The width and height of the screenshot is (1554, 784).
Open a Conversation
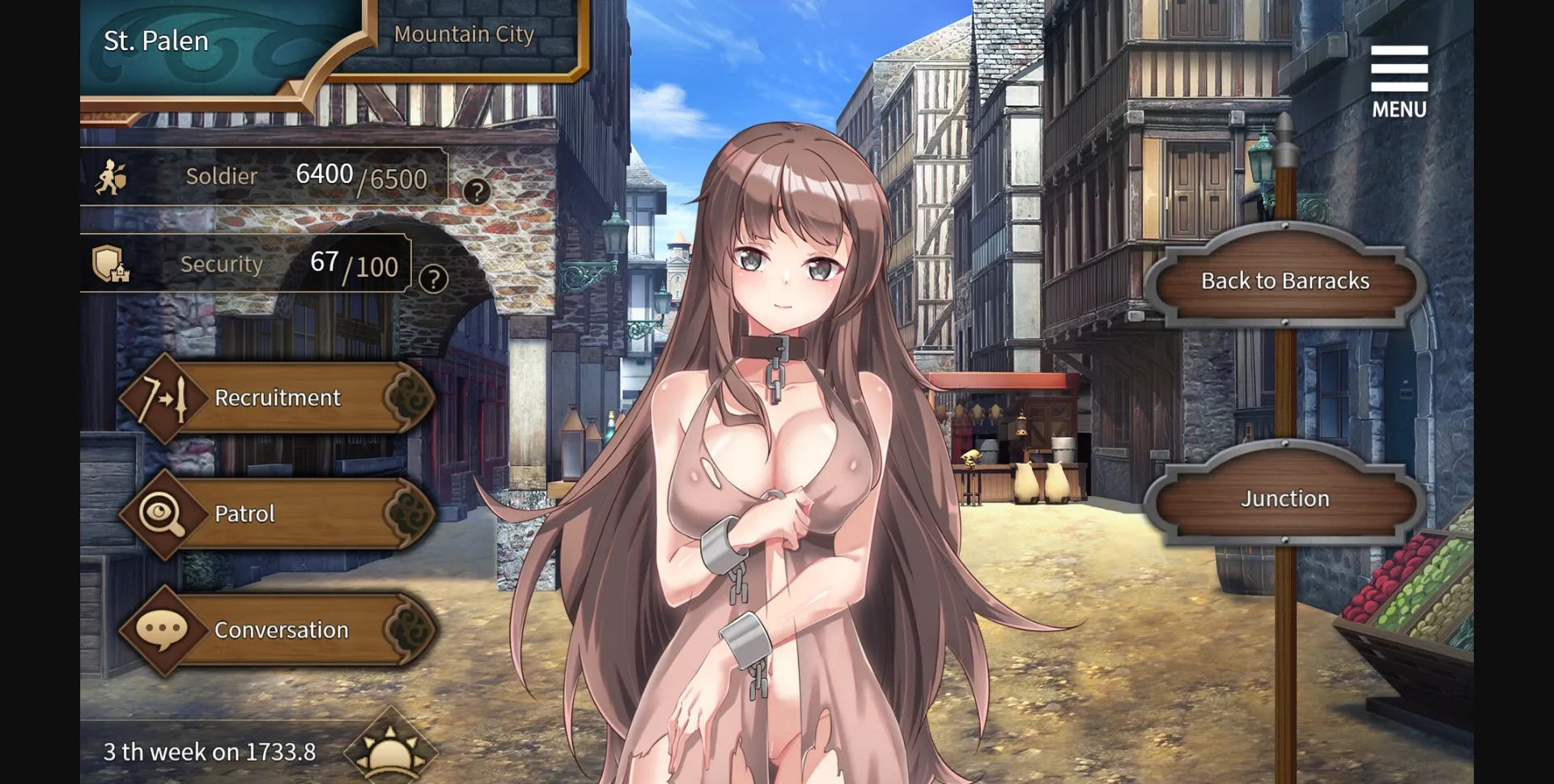click(281, 629)
